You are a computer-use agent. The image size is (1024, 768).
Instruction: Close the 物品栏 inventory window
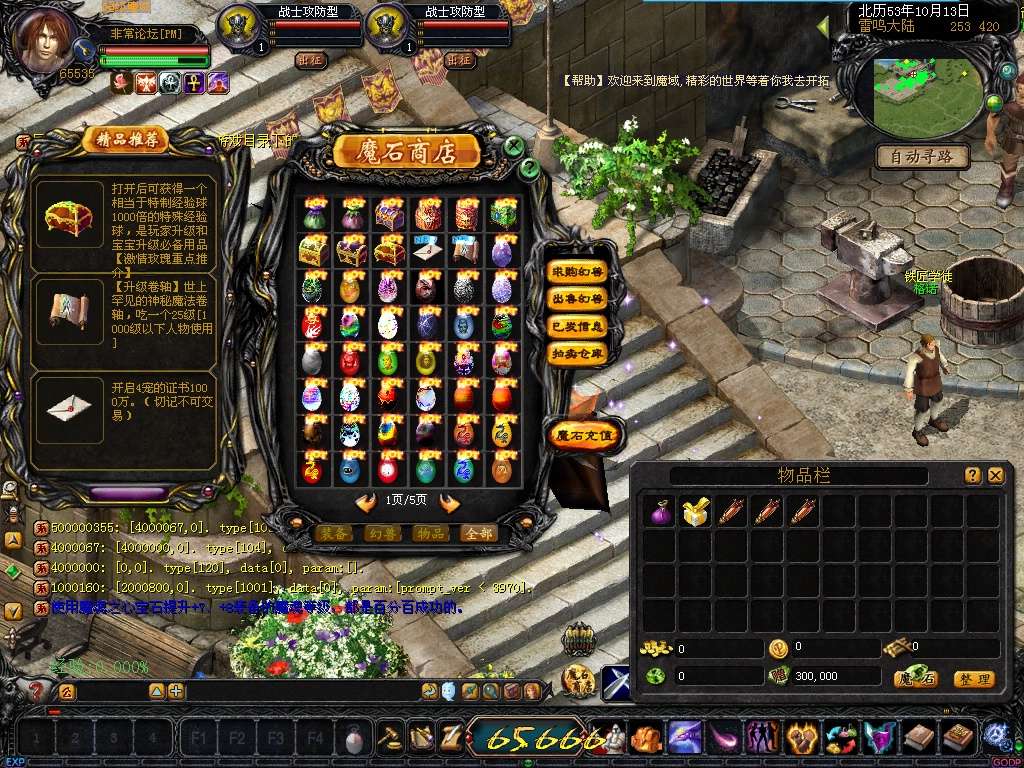tap(995, 476)
